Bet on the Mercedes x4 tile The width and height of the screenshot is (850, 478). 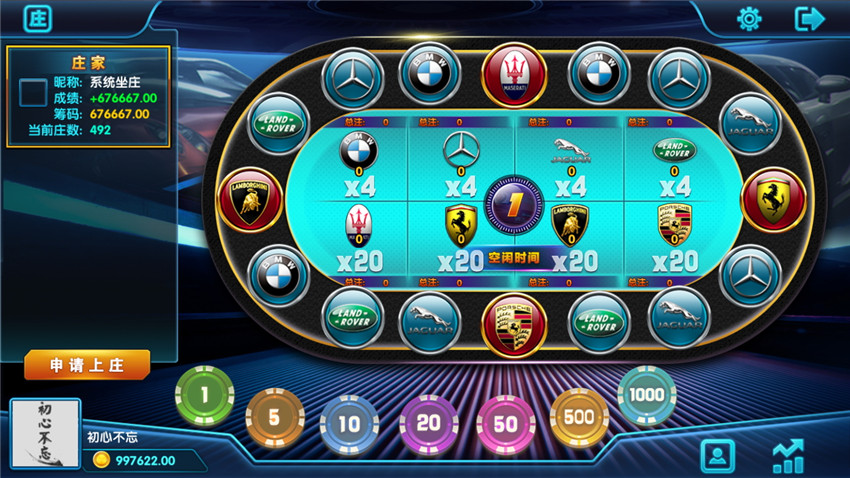pos(461,165)
